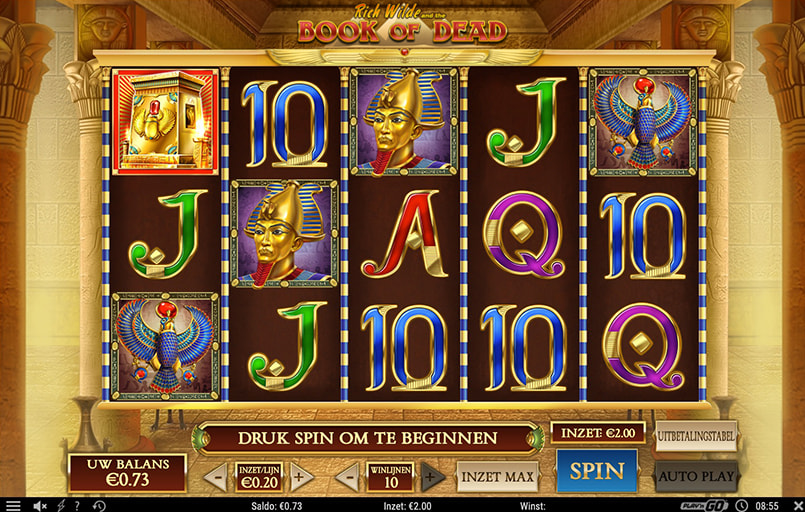
Task: Increase the Inzet/Lijn bet per line
Action: (x=300, y=477)
